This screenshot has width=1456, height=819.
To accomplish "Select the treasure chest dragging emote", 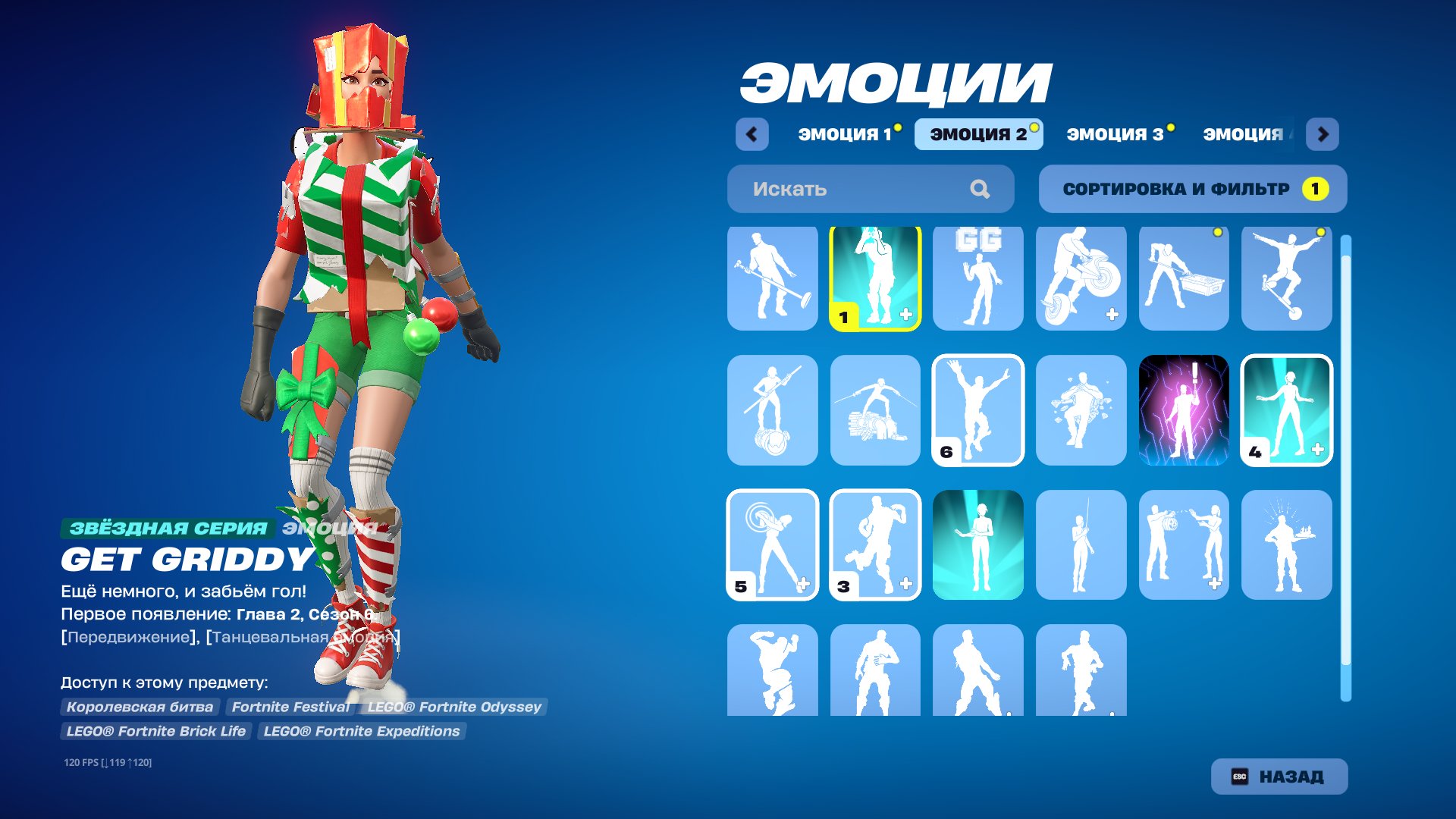I will [1185, 278].
